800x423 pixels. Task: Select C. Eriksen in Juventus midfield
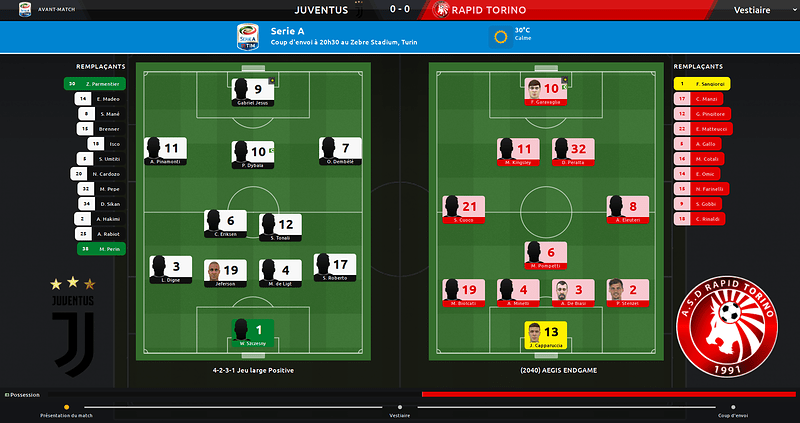225,224
